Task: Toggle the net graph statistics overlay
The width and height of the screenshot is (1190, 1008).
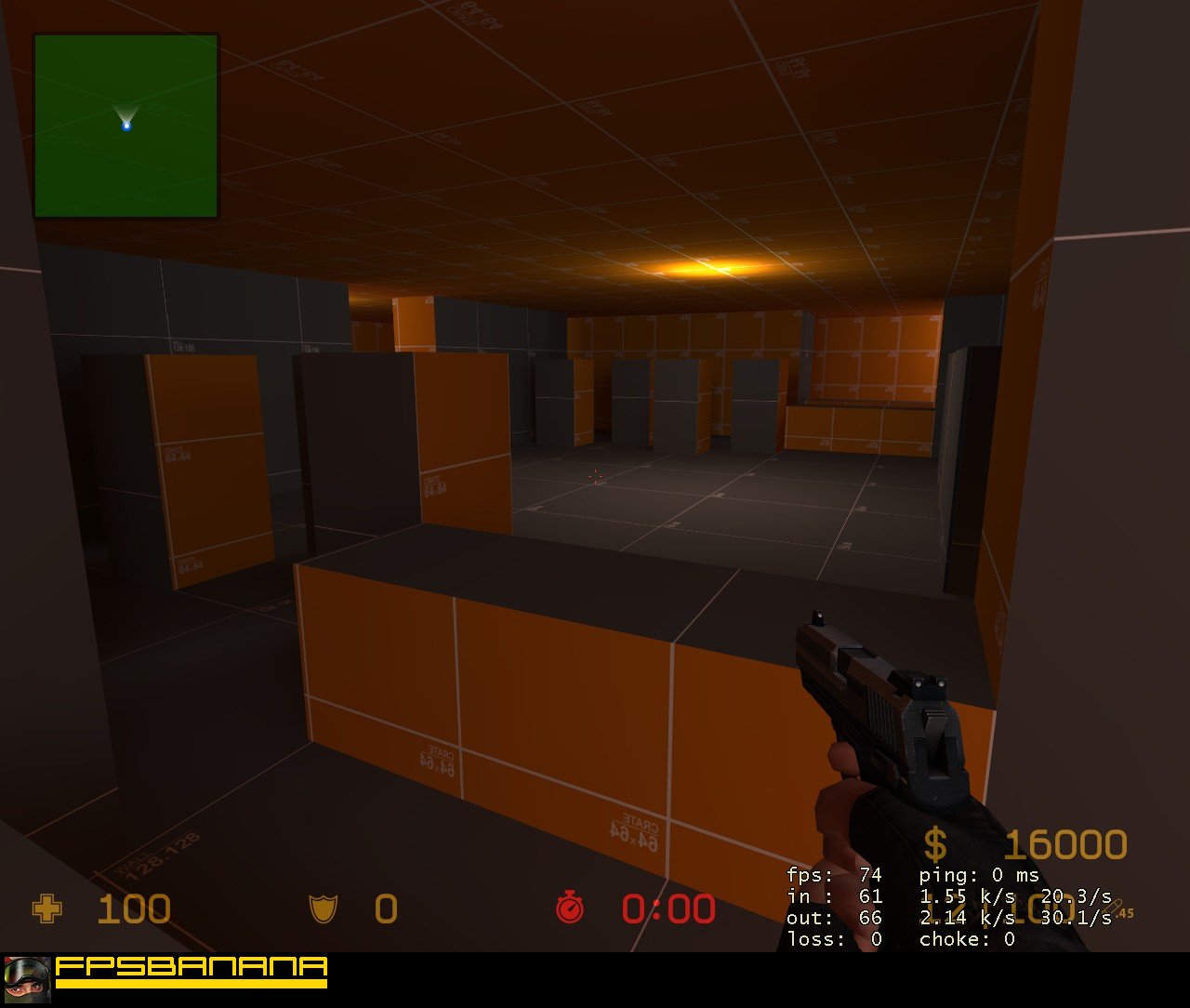Action: 930,907
